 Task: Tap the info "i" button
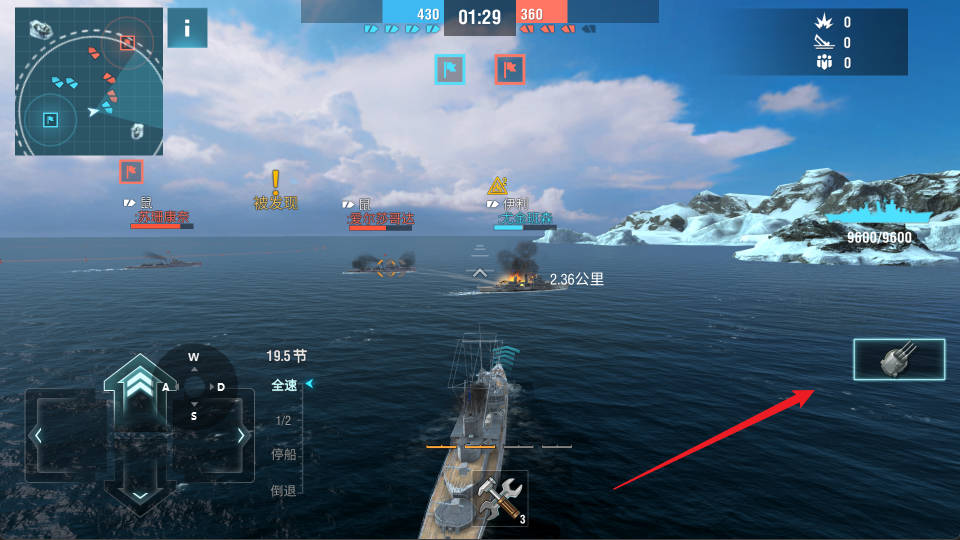(x=187, y=28)
